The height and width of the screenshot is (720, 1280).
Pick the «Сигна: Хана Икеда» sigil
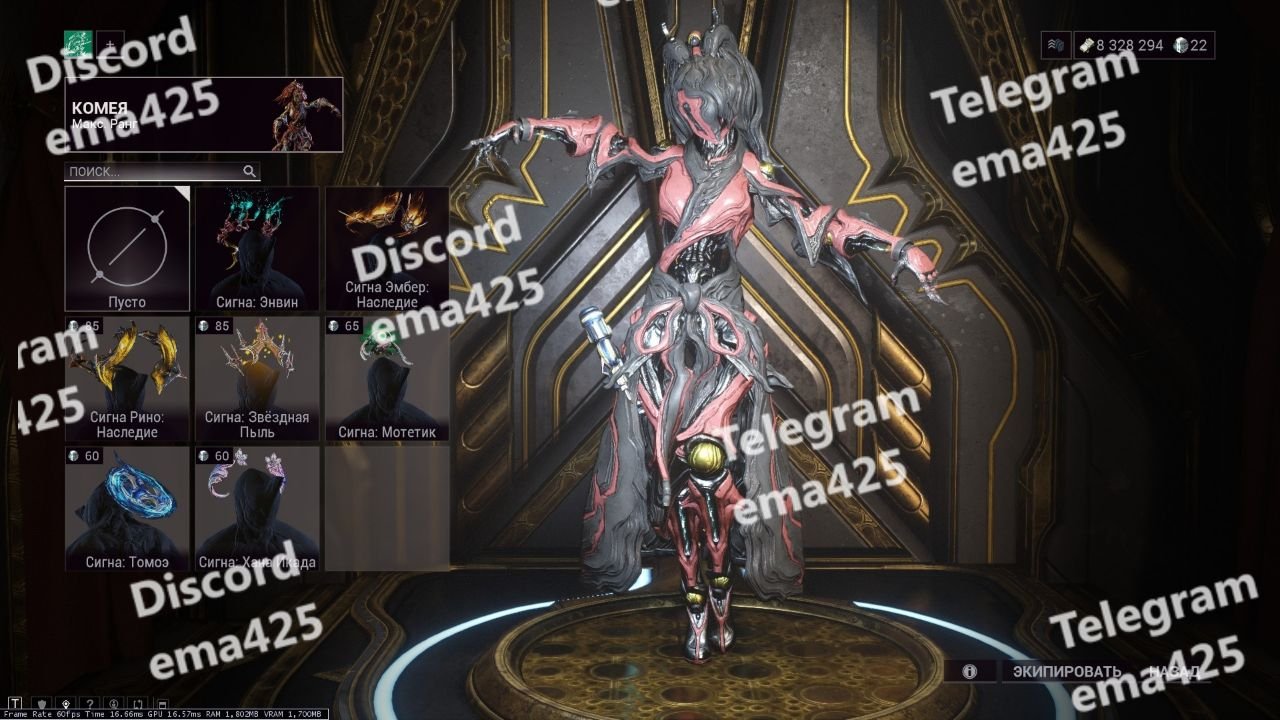257,508
